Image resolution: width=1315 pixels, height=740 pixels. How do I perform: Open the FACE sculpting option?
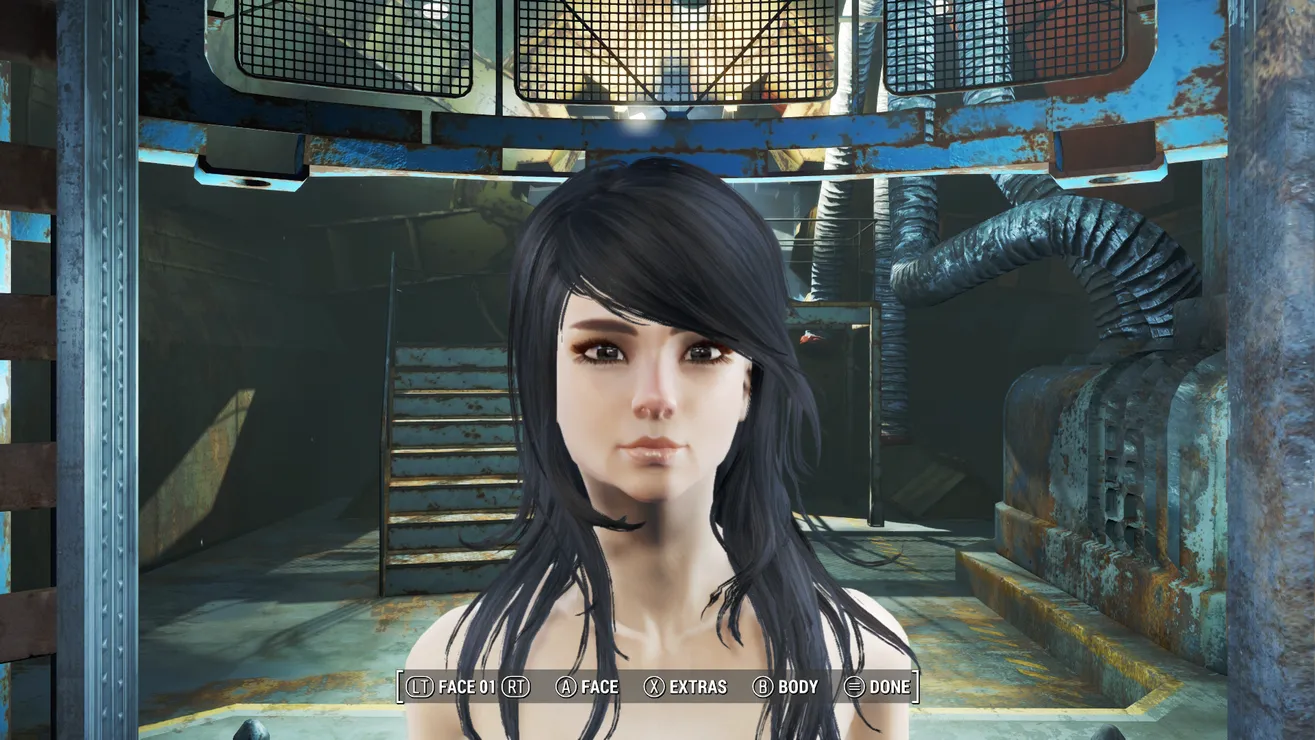coord(588,687)
